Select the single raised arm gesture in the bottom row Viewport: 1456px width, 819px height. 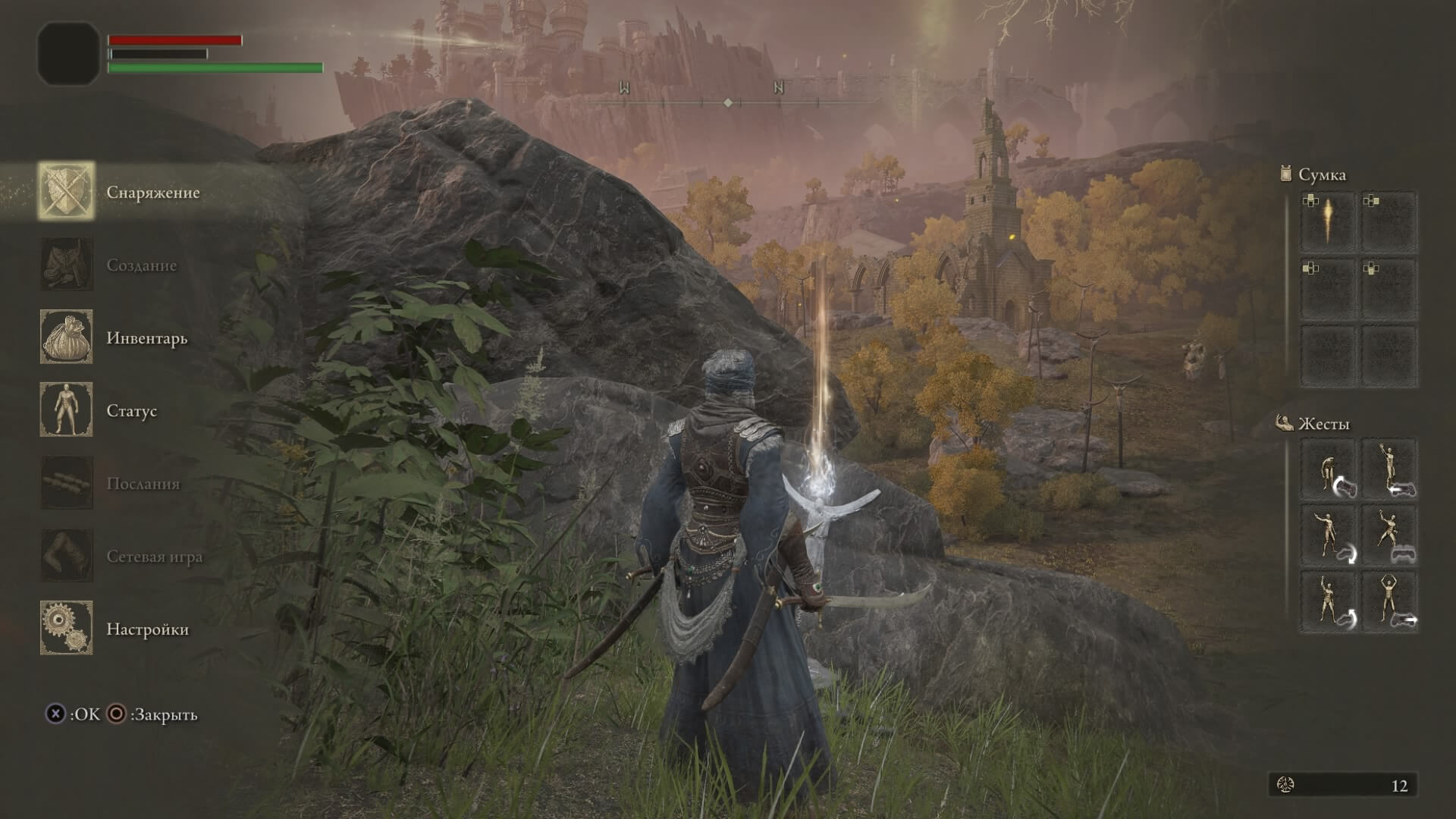pos(1328,602)
